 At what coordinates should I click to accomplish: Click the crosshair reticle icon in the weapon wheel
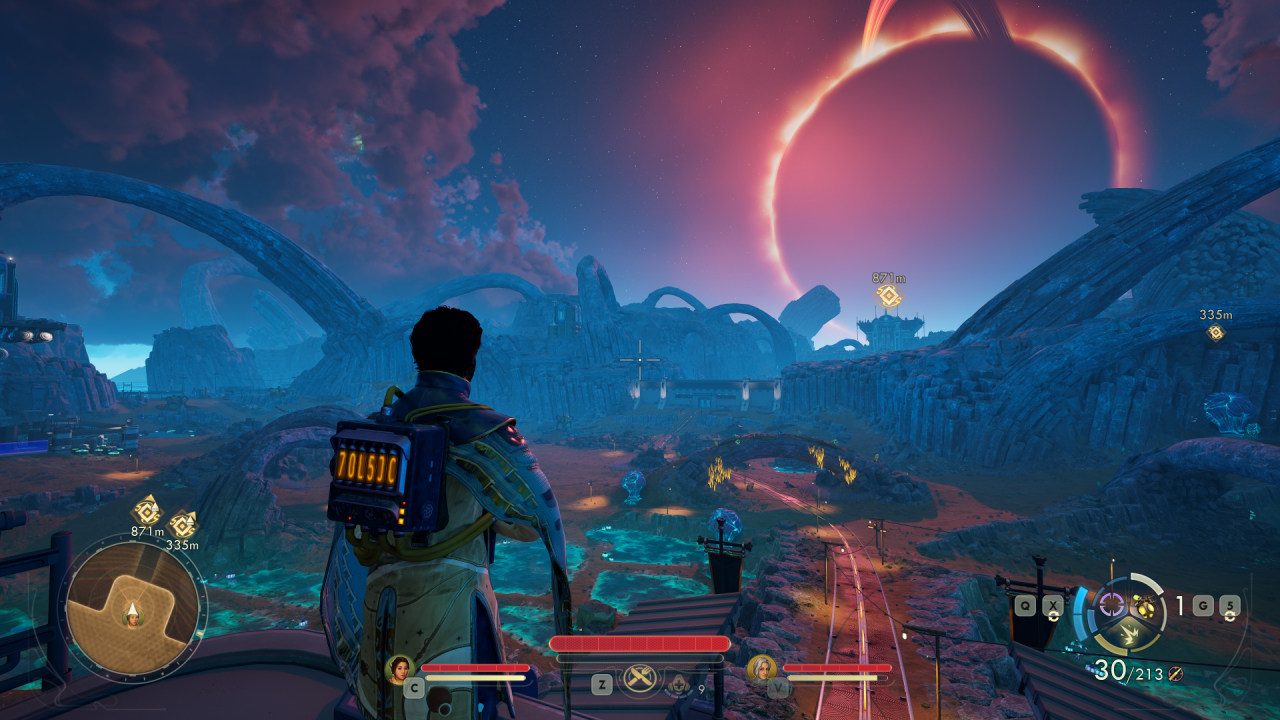pos(1112,605)
